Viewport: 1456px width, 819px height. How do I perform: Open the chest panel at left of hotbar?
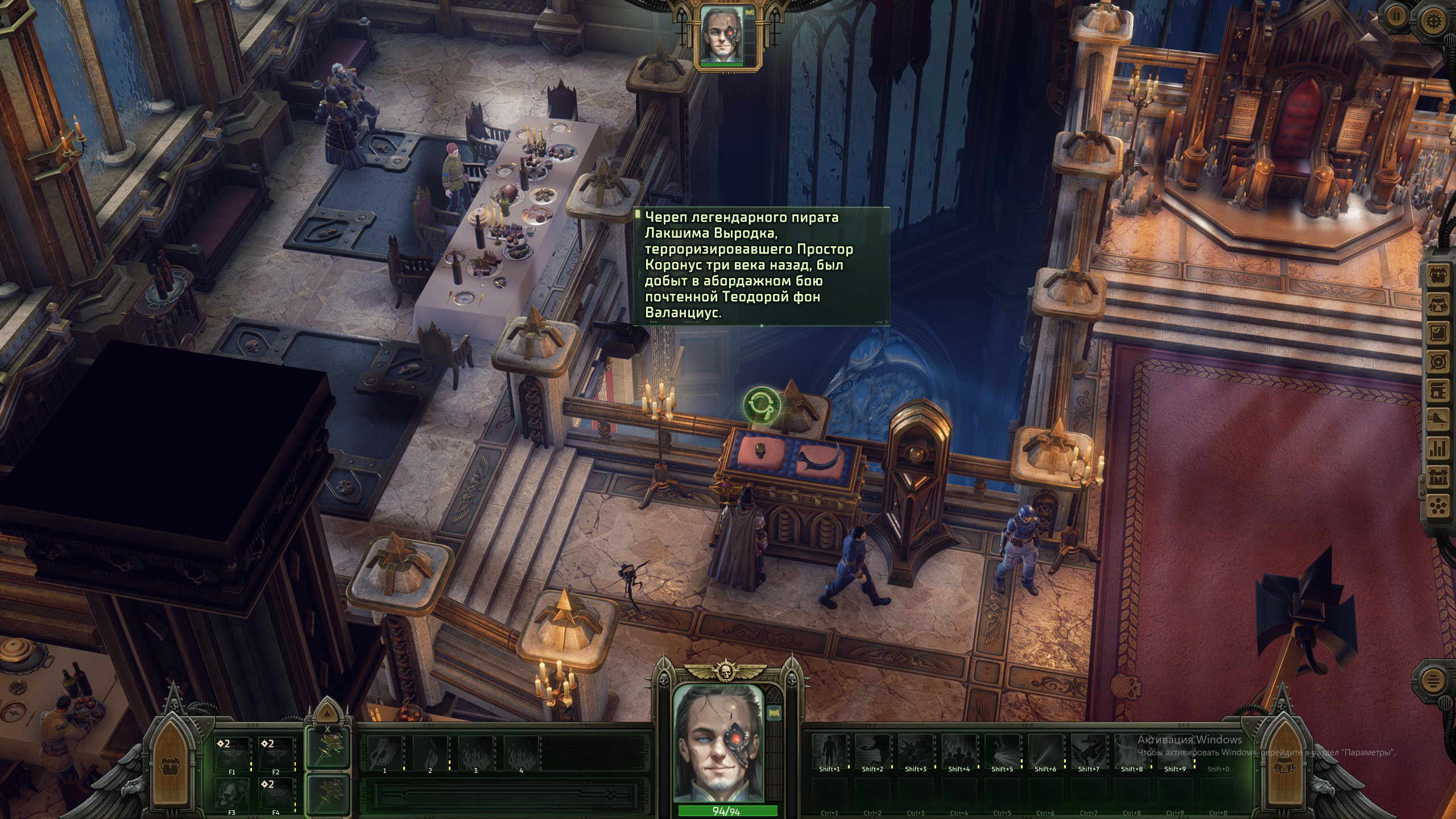(x=171, y=762)
